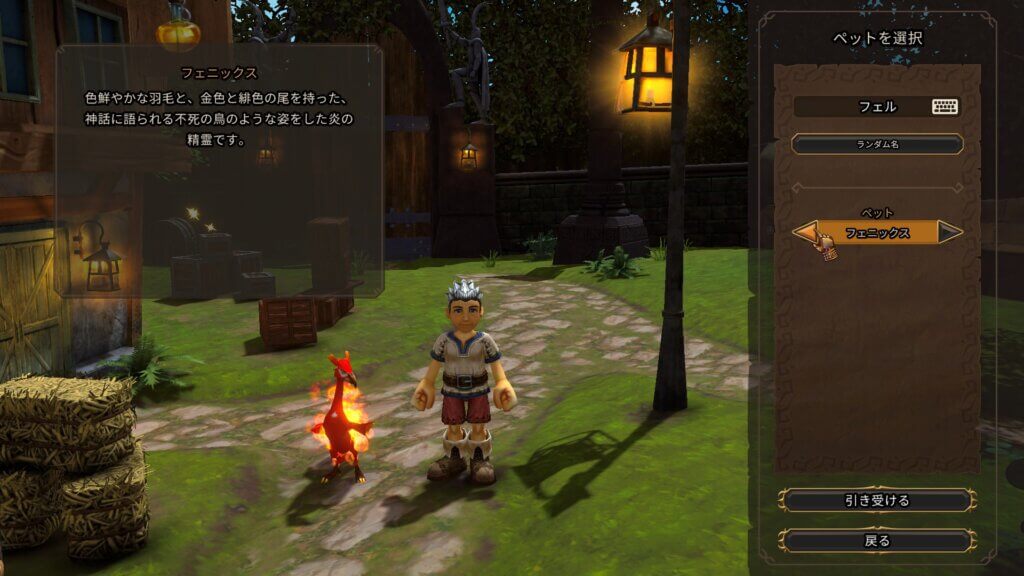Click the pet name field showing フェル
The height and width of the screenshot is (576, 1024).
[862, 106]
